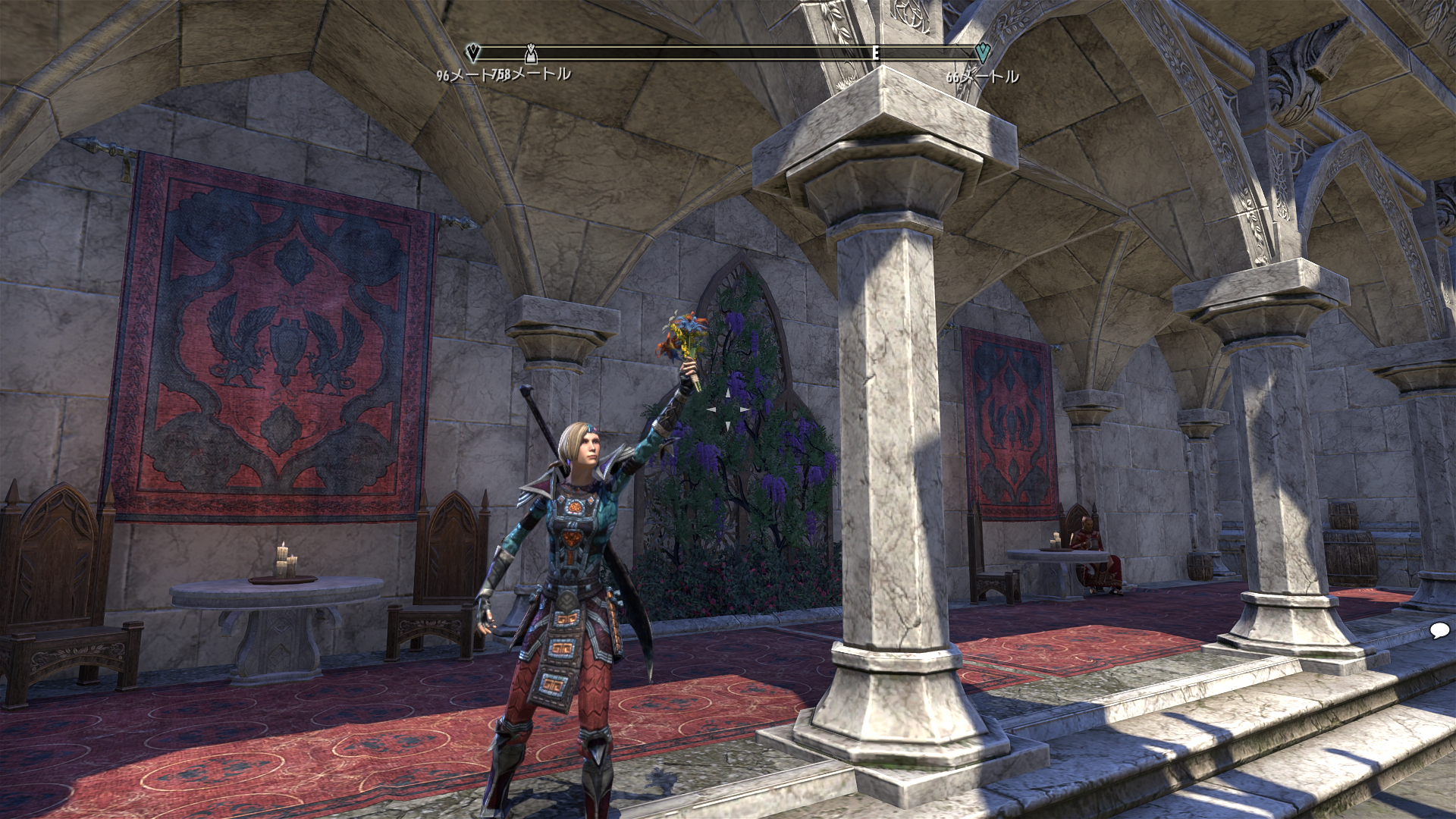Click the white tower marker on the compass
Image resolution: width=1456 pixels, height=819 pixels.
(531, 53)
